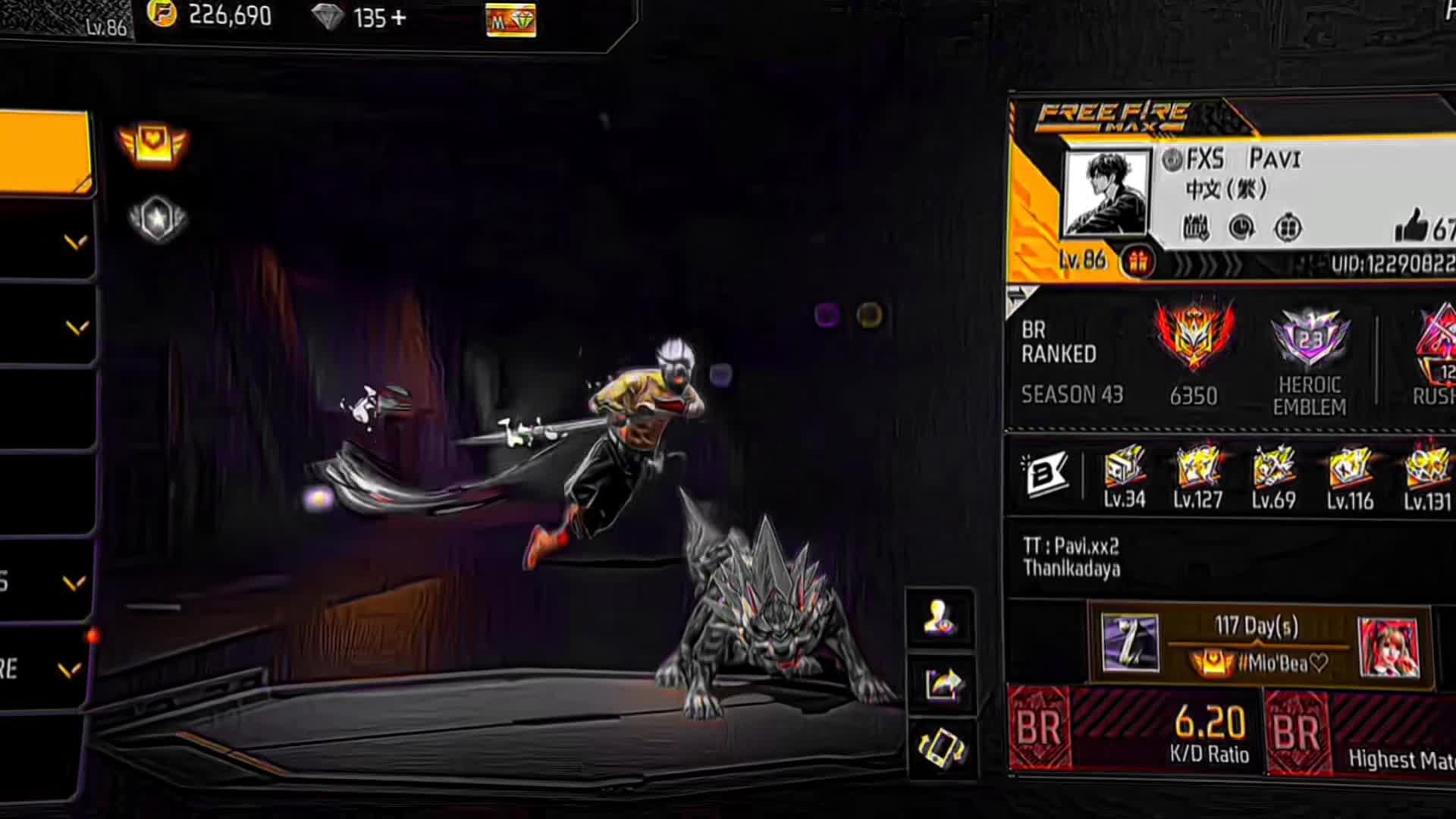Open the membership card icon
The width and height of the screenshot is (1456, 819).
[x=510, y=20]
